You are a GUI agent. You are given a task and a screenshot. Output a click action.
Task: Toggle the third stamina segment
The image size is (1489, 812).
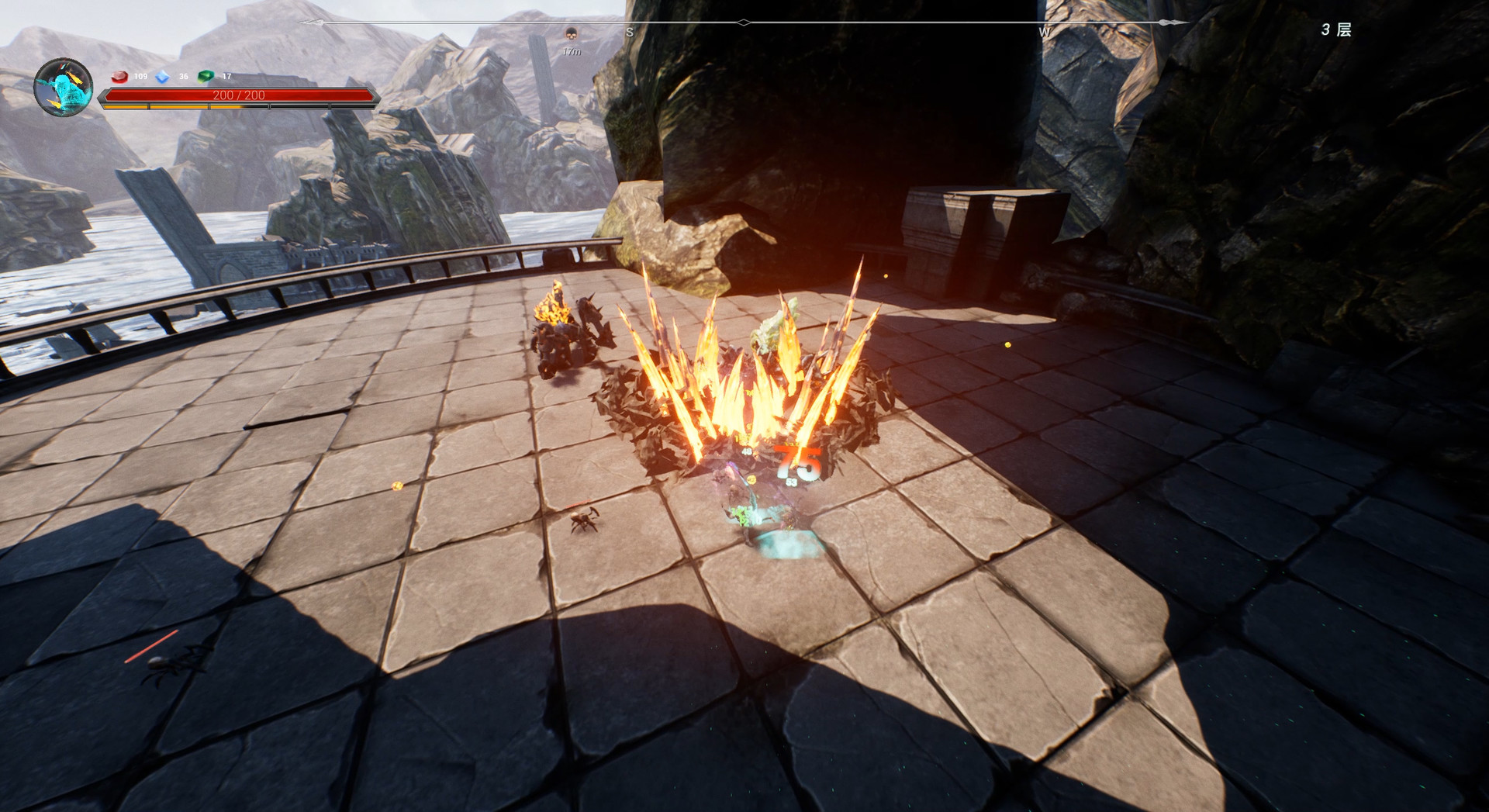pos(239,106)
